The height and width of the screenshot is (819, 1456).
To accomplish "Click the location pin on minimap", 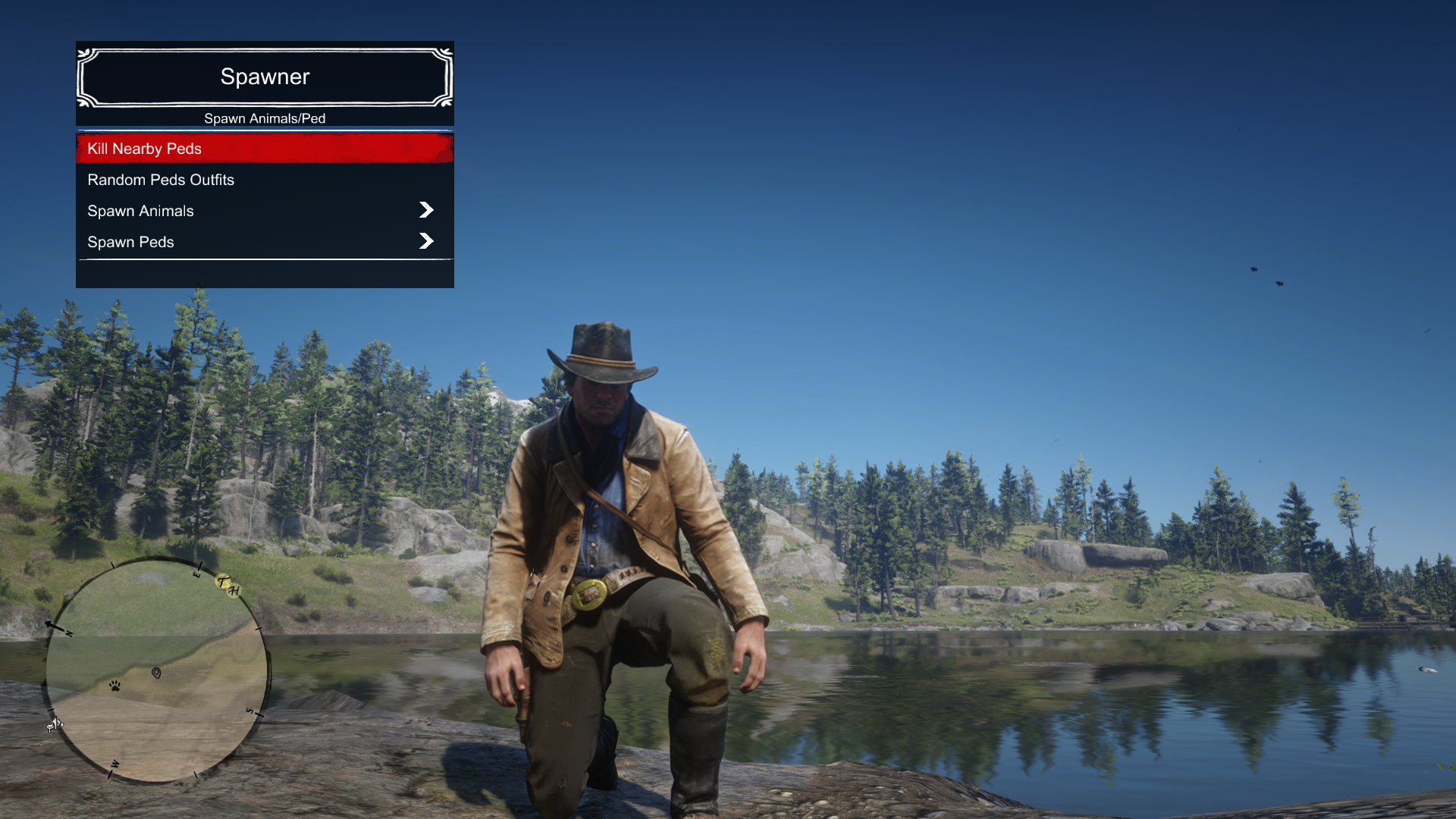I will 156,673.
